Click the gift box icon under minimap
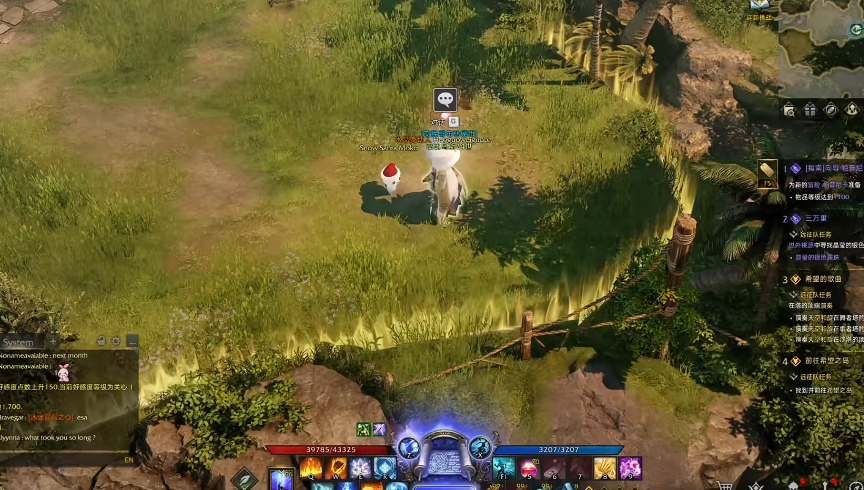Image resolution: width=864 pixels, height=490 pixels. tap(810, 109)
